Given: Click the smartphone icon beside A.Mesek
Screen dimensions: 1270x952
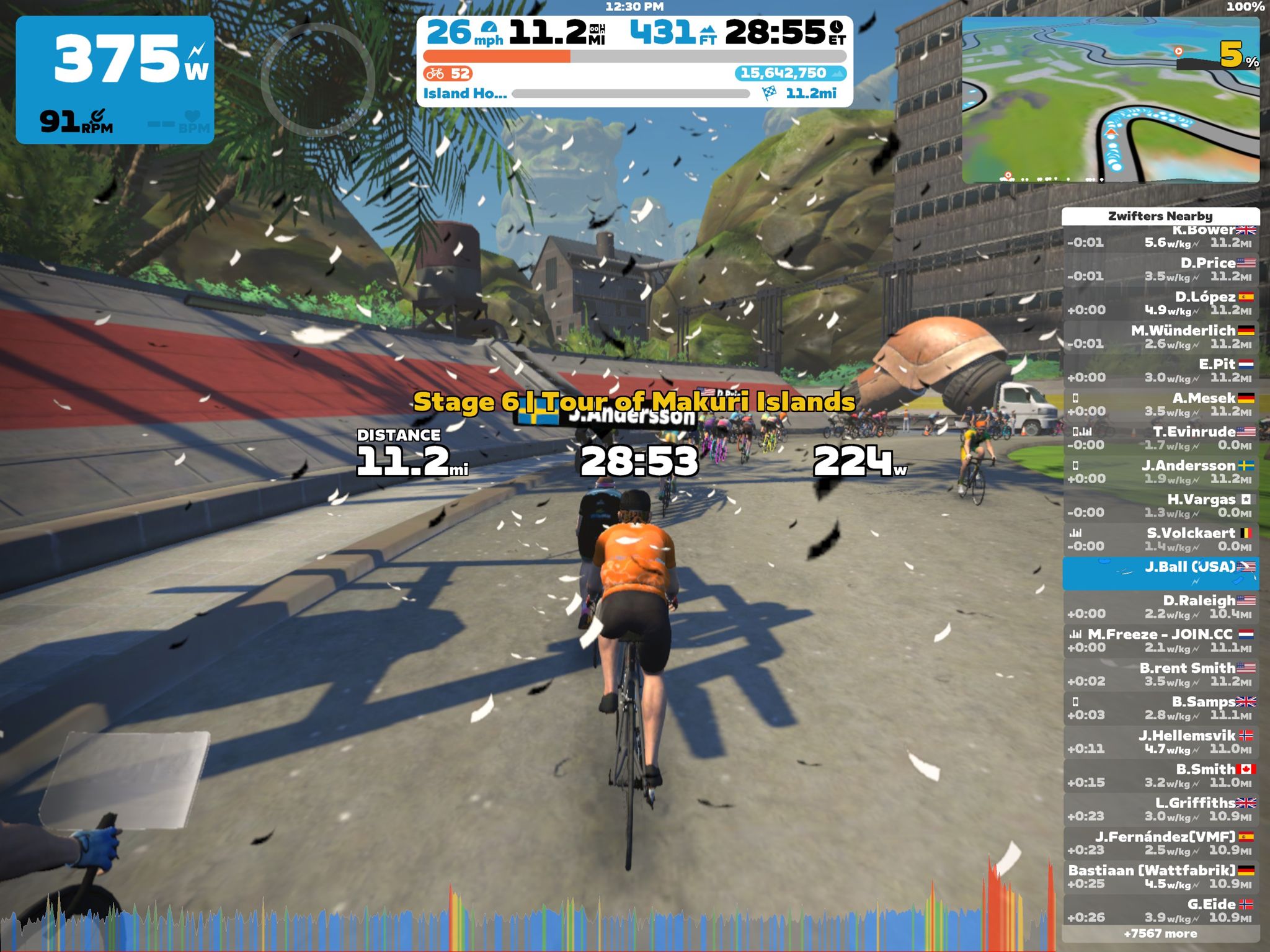Looking at the screenshot, I should point(1075,398).
